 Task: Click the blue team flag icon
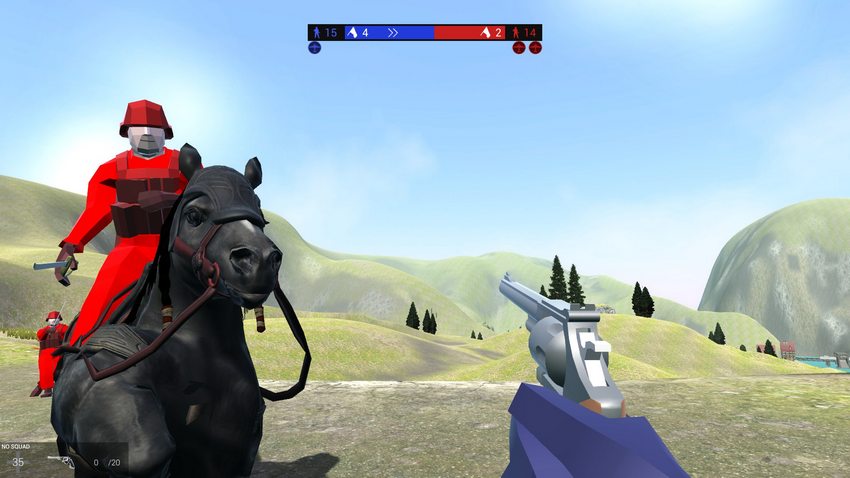tap(352, 33)
